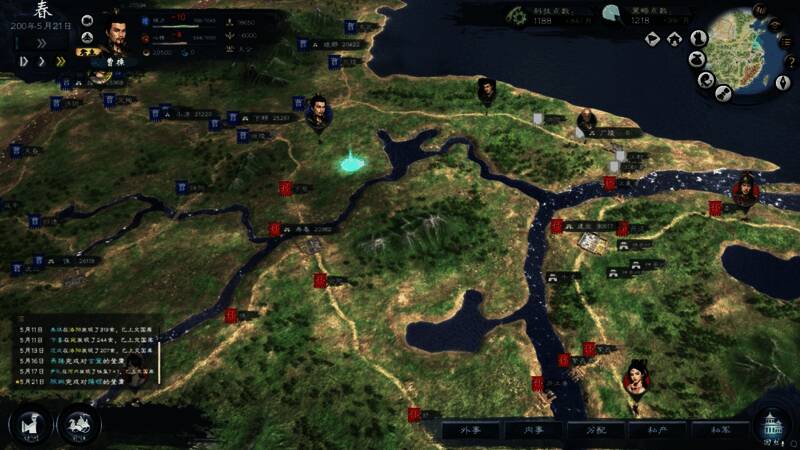The image size is (800, 450).
Task: Set game speed to fast forward
Action: pos(60,61)
